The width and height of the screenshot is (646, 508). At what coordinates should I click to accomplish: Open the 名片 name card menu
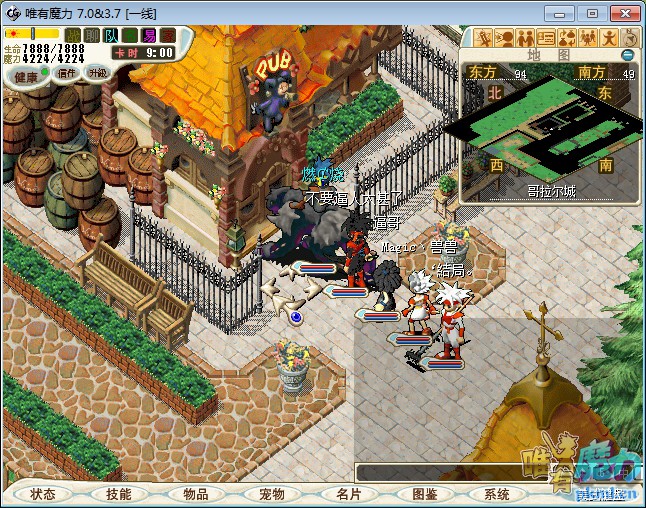point(348,494)
